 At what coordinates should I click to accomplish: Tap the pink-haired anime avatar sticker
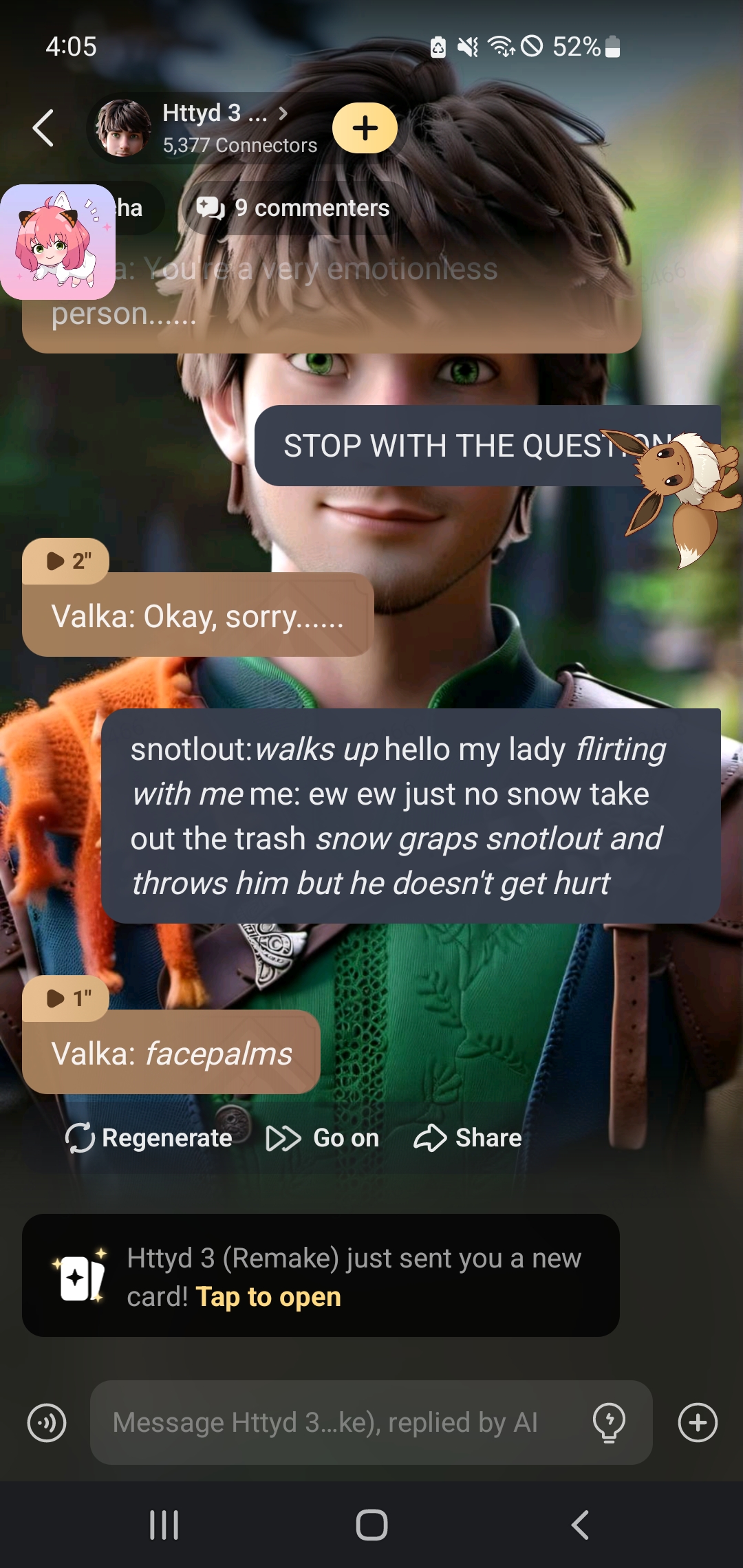point(57,241)
